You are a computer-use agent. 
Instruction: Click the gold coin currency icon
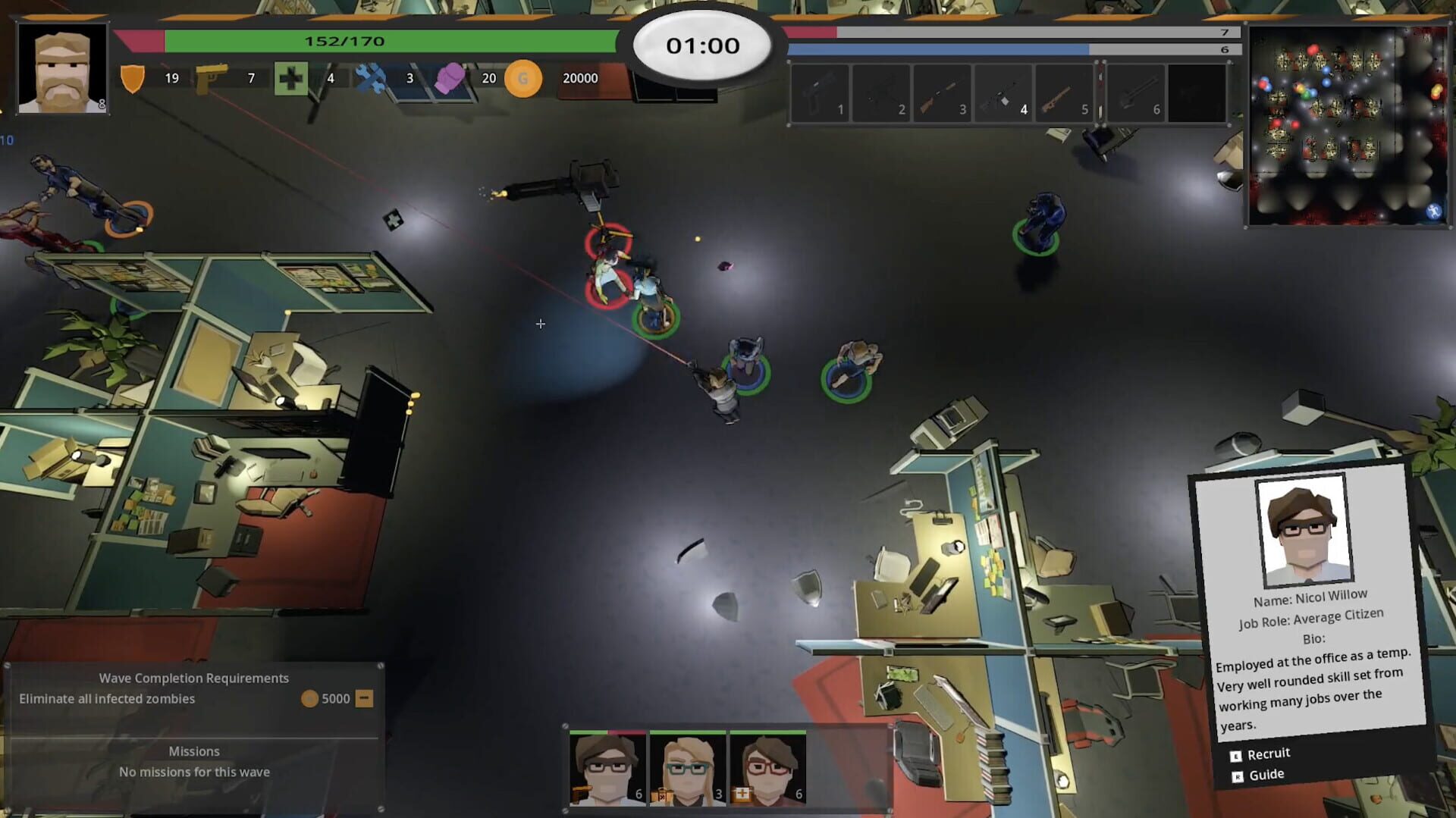pos(522,78)
